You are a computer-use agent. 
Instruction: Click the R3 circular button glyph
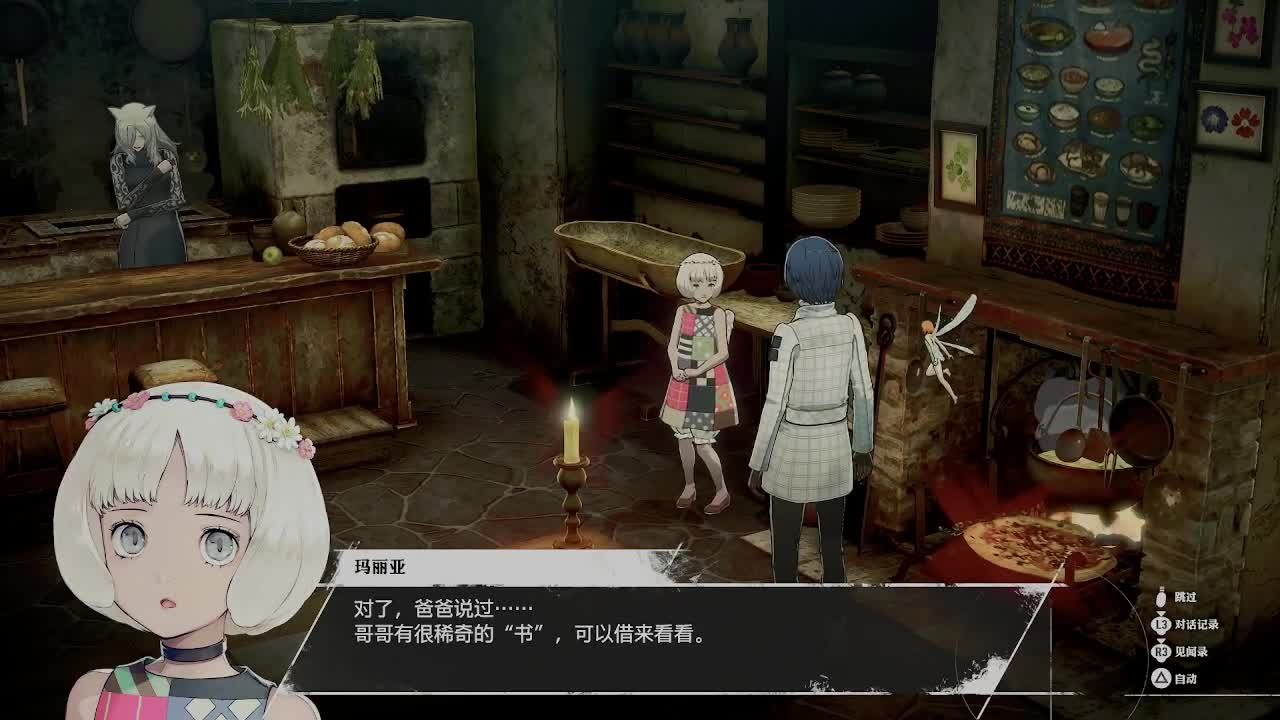coord(1161,651)
